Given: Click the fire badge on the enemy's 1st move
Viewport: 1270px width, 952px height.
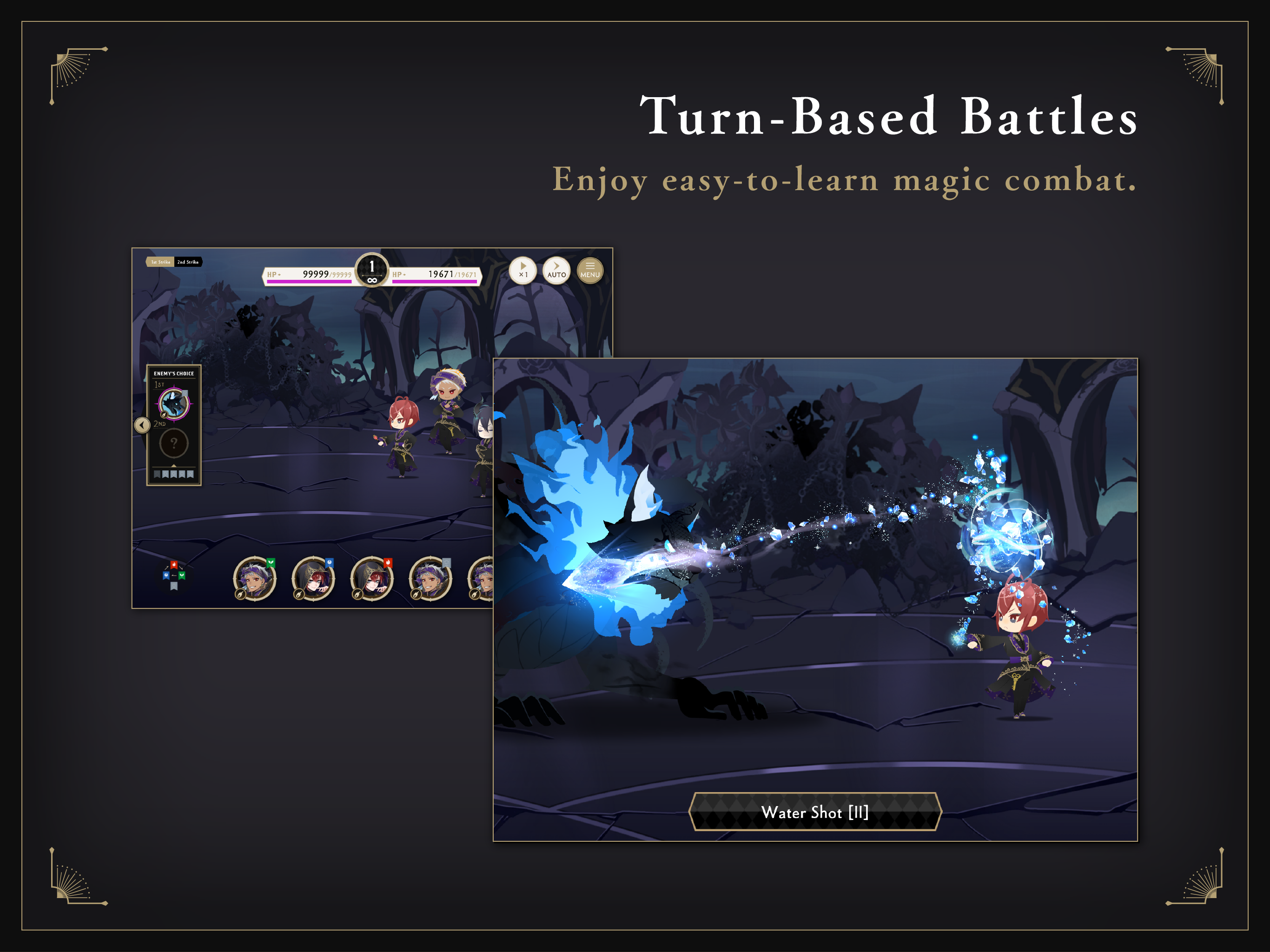Looking at the screenshot, I should [164, 415].
